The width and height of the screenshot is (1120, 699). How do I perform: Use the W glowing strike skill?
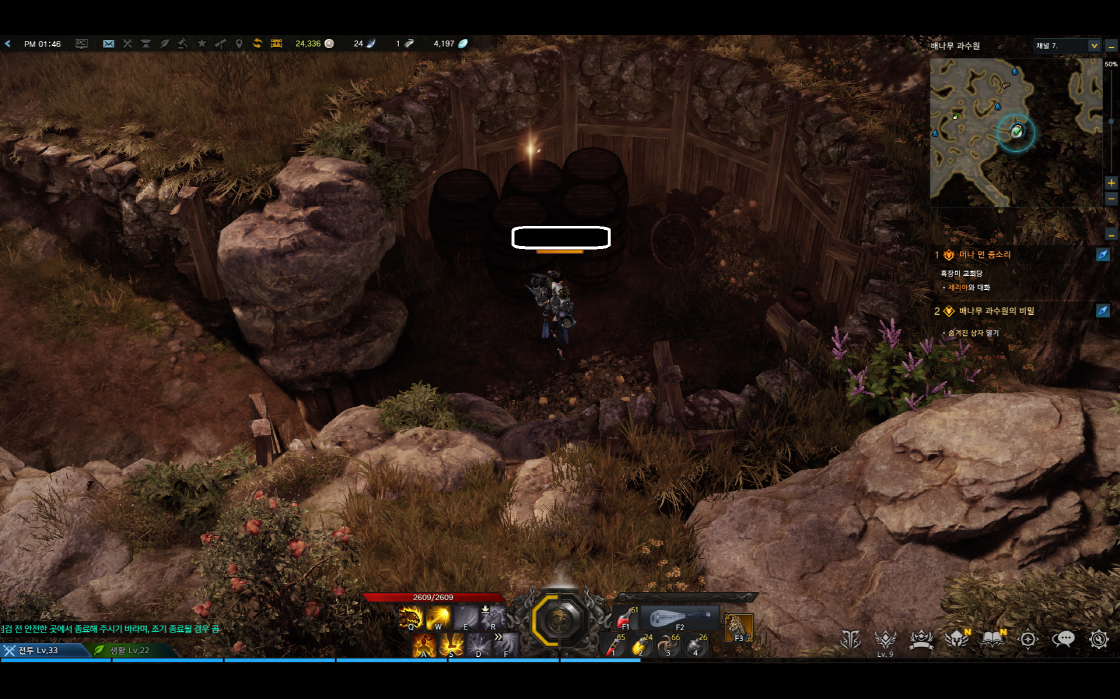coord(437,618)
